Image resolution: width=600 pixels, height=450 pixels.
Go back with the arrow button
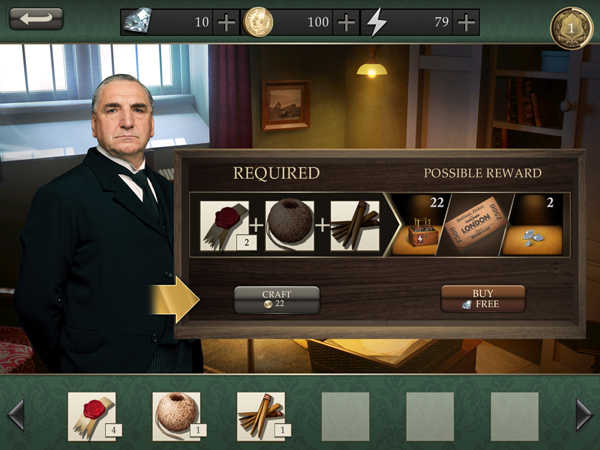point(36,19)
